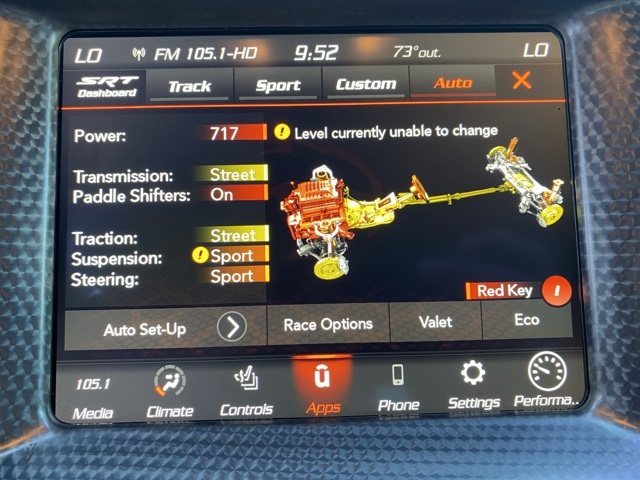Select the Sport drive mode tab
This screenshot has height=480, width=640.
tap(278, 85)
